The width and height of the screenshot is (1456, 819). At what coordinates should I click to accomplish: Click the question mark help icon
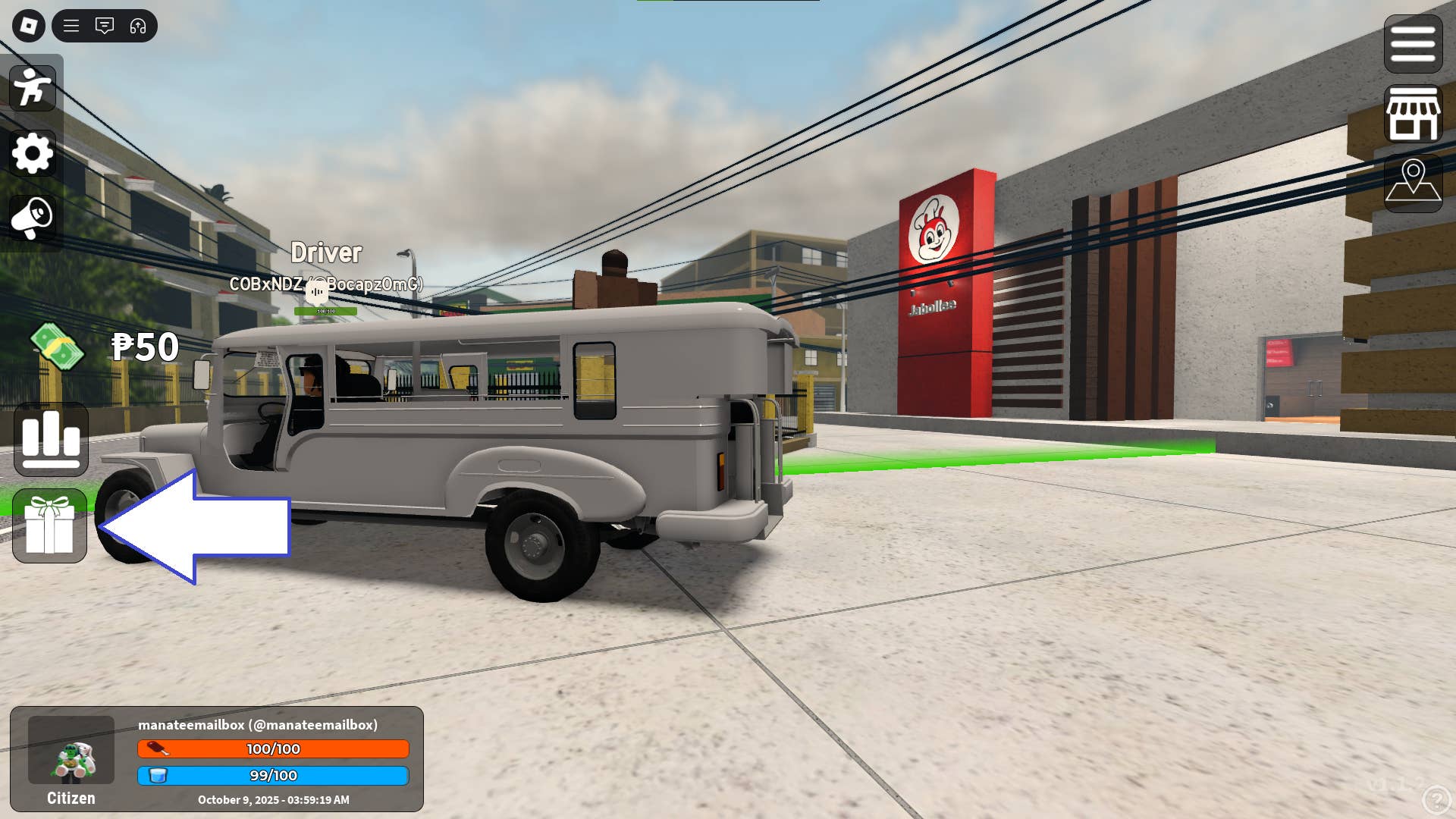pyautogui.click(x=1436, y=799)
